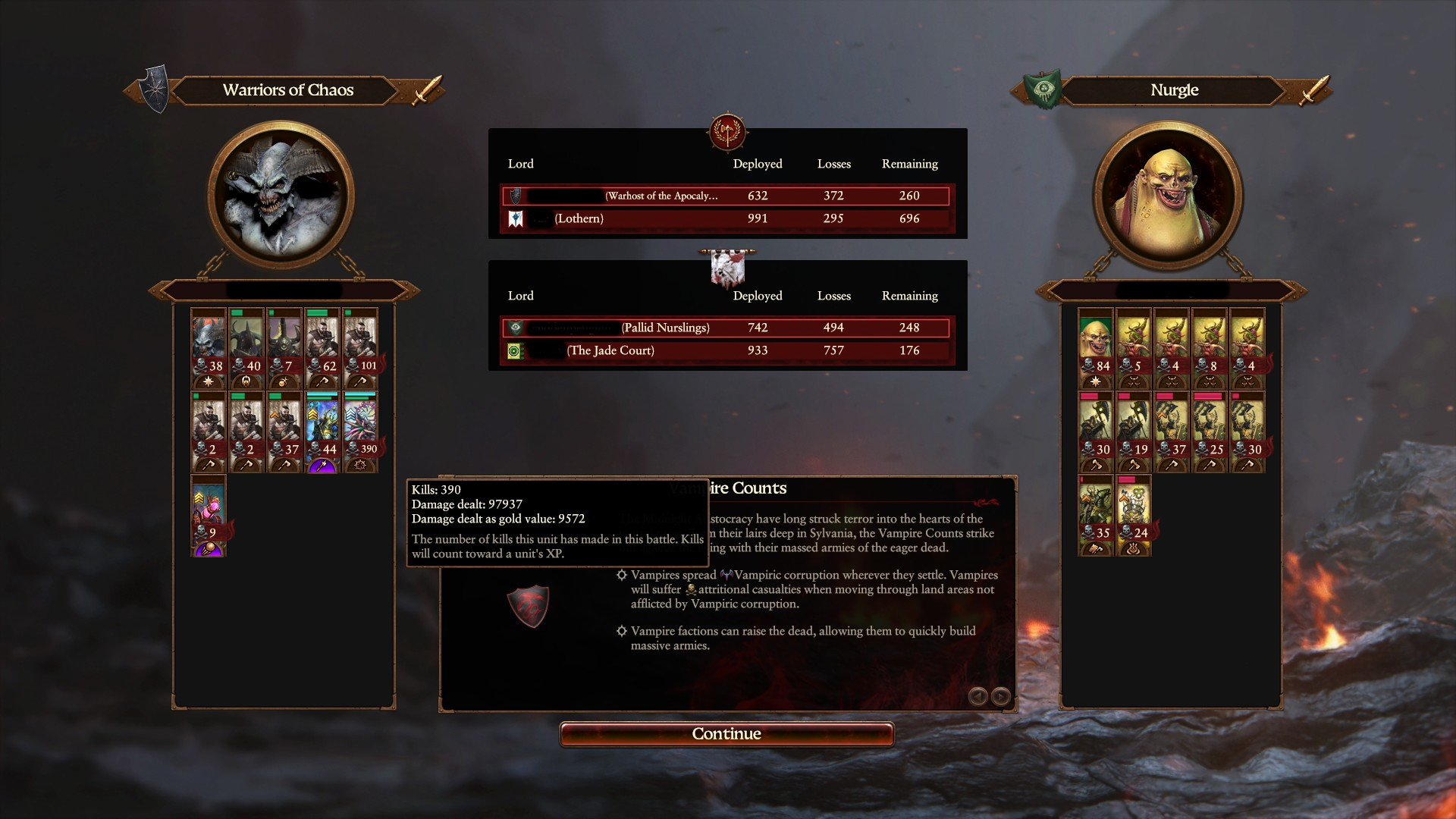Click the pink health bar on the 30-kills unit
Screen dimensions: 1456x819
pyautogui.click(x=1089, y=397)
